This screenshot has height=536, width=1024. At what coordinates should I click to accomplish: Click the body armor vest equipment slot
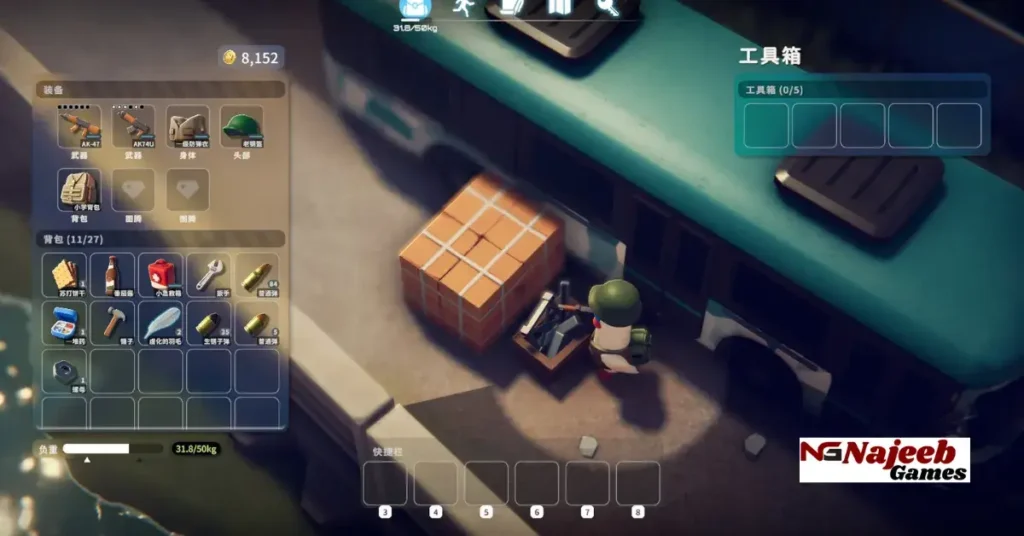tap(188, 127)
